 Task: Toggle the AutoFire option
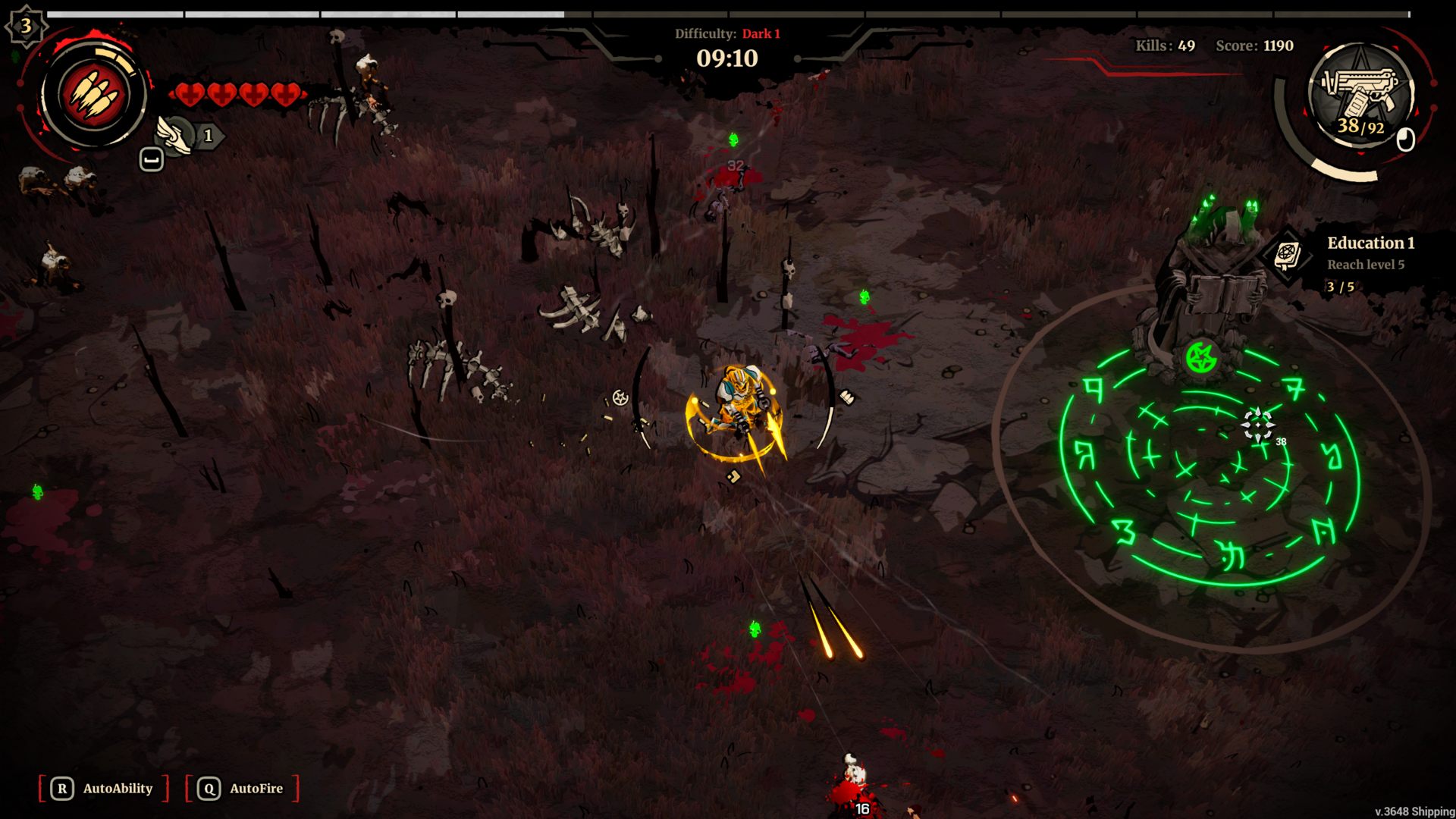tap(242, 789)
